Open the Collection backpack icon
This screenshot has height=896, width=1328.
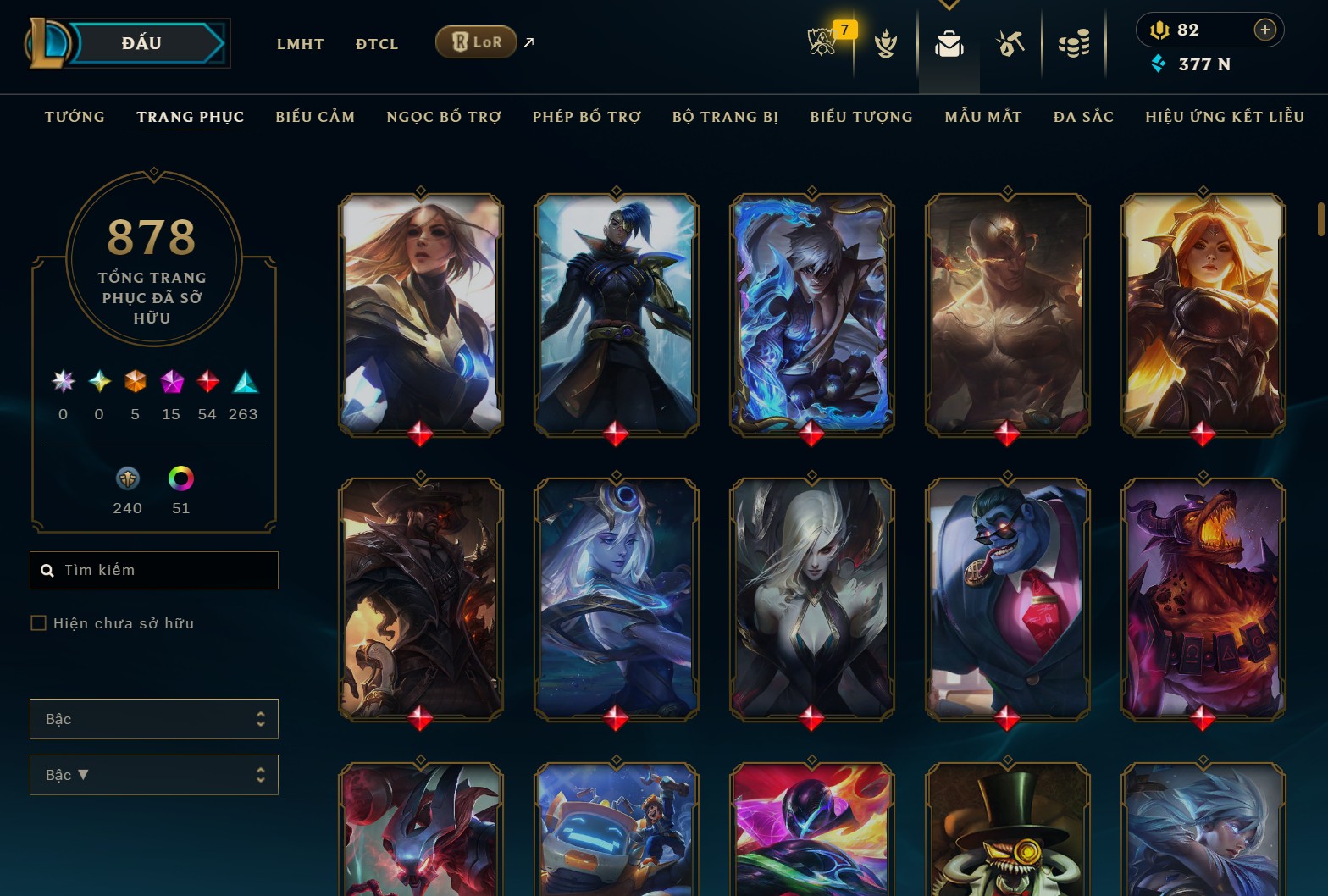tap(949, 44)
